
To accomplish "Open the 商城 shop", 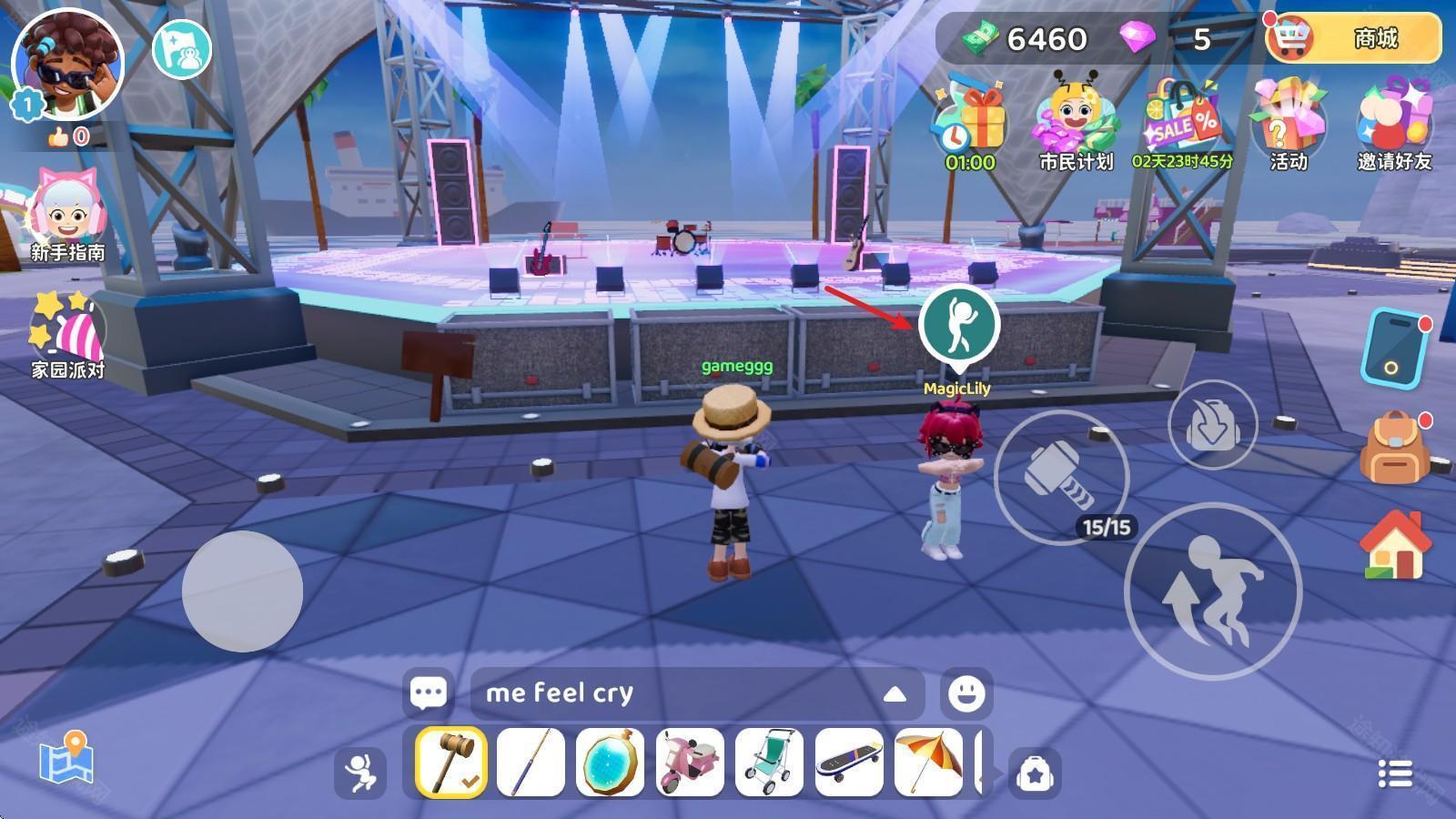I will tap(1353, 38).
